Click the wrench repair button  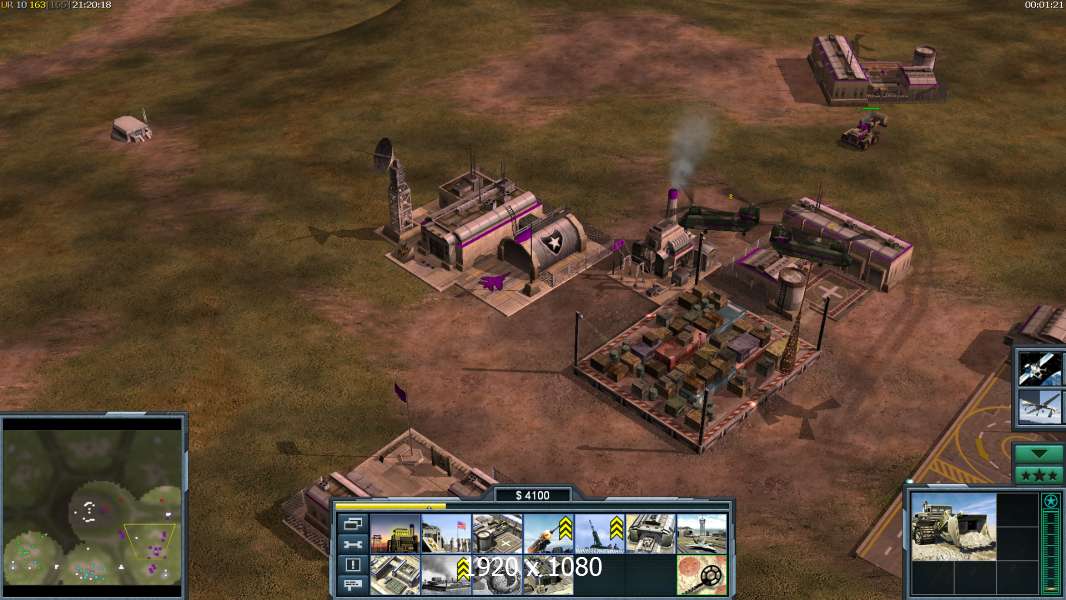pos(352,545)
